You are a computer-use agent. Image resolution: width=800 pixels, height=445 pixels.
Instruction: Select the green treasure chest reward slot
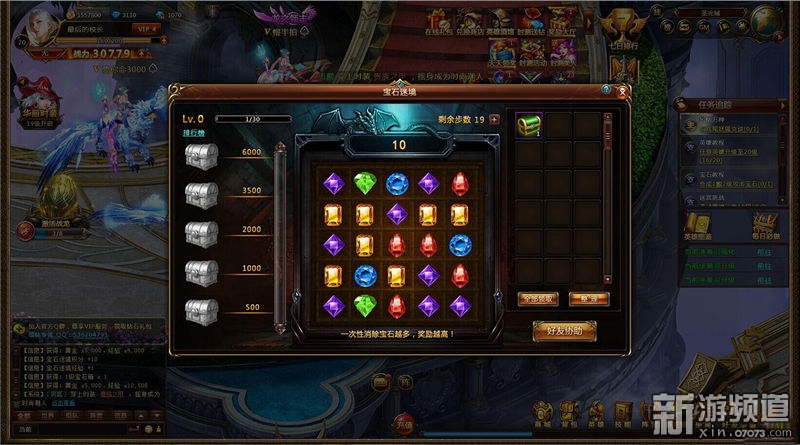[x=528, y=125]
